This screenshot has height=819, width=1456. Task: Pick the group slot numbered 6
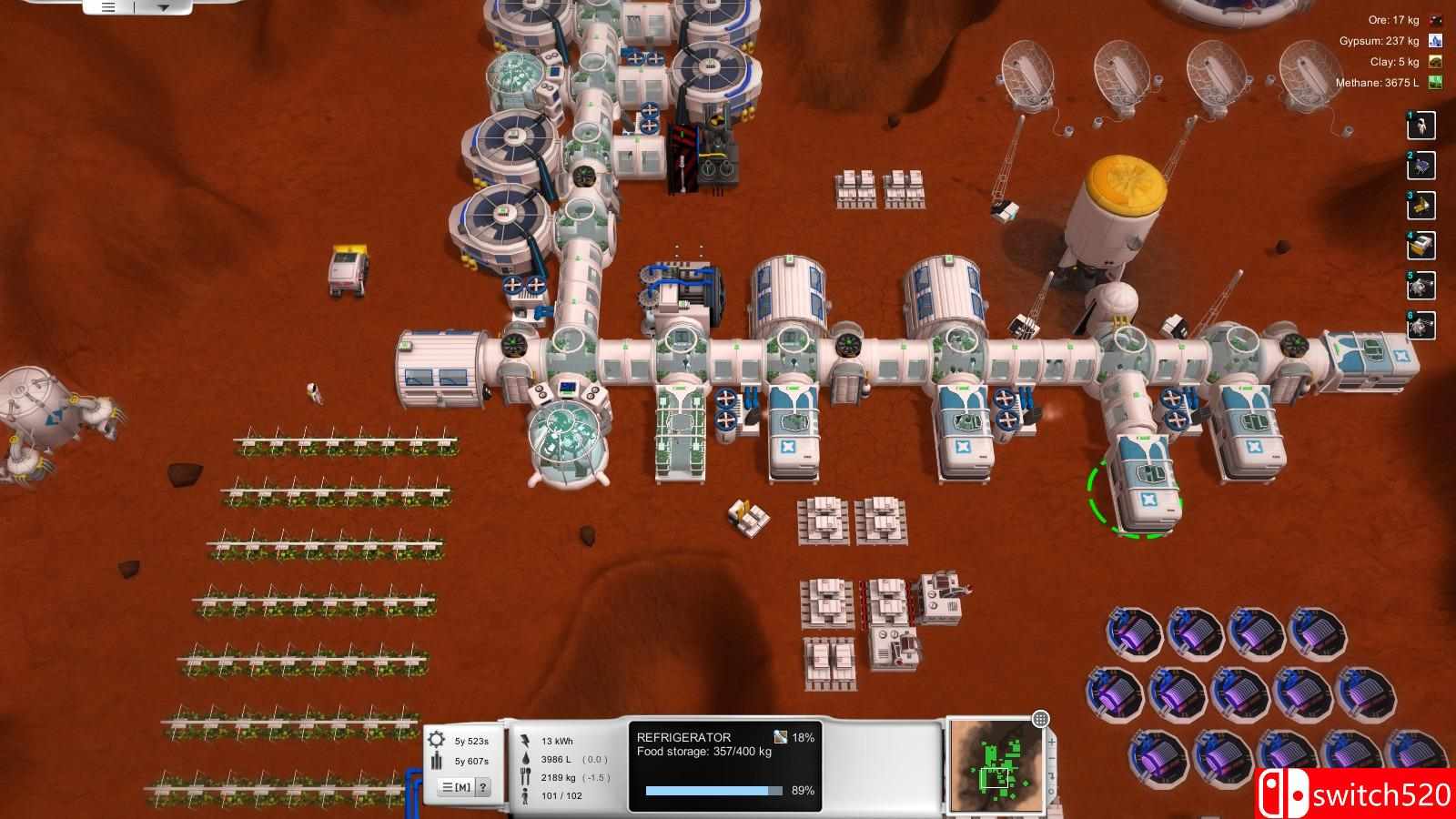tap(1421, 326)
